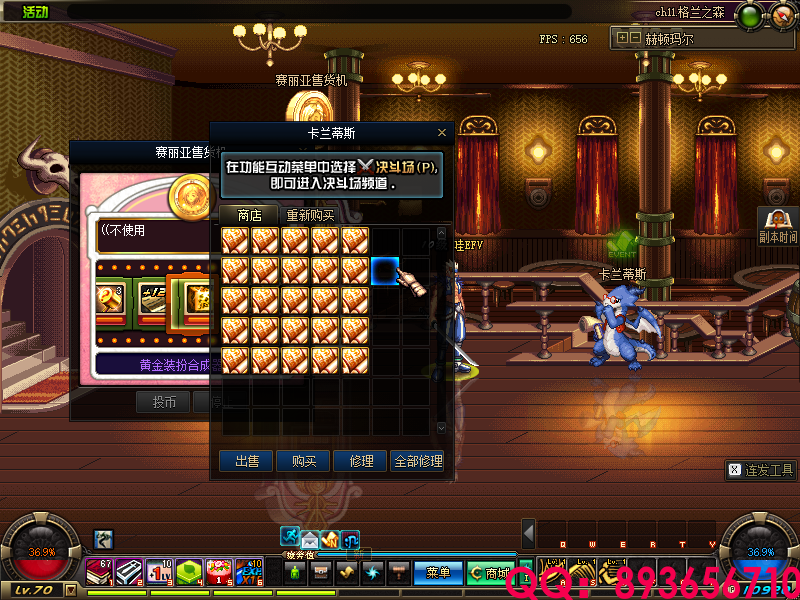Activate the 全部修理 repair-all button
Screen dimensions: 800x600
tap(417, 461)
